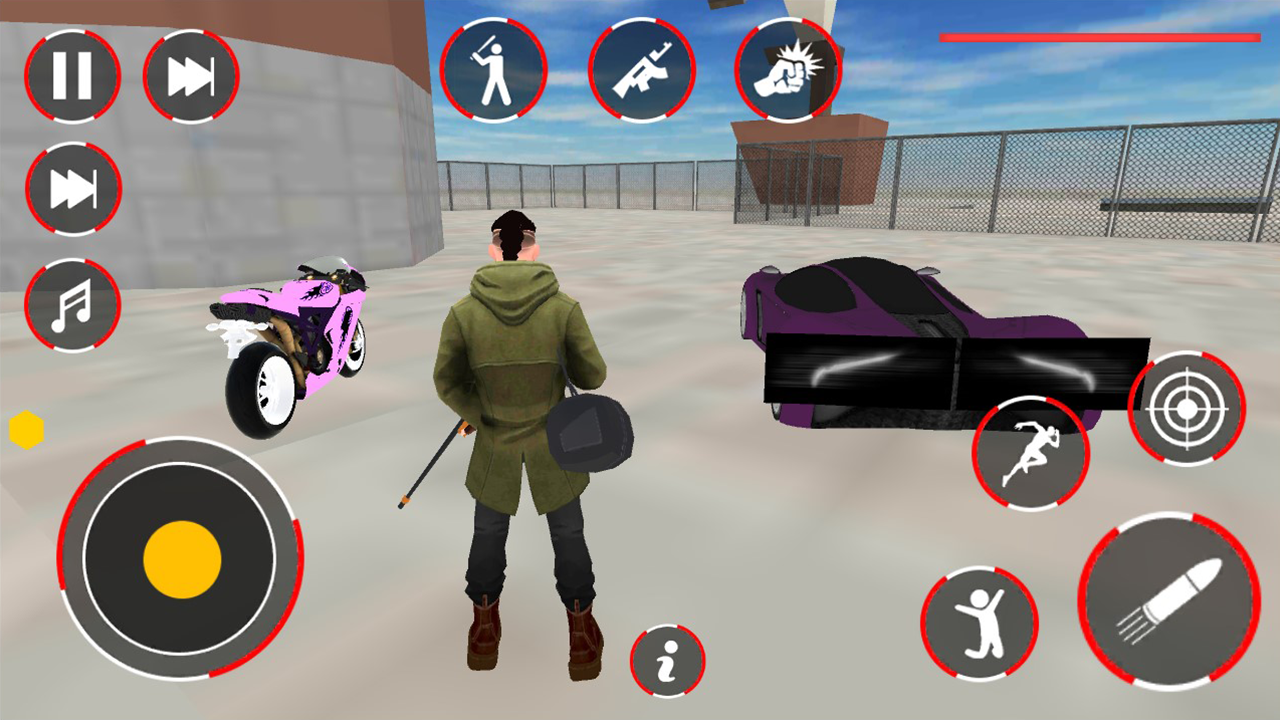This screenshot has width=1280, height=720.
Task: Tap the yellow hexagon coin icon
Action: (x=24, y=428)
